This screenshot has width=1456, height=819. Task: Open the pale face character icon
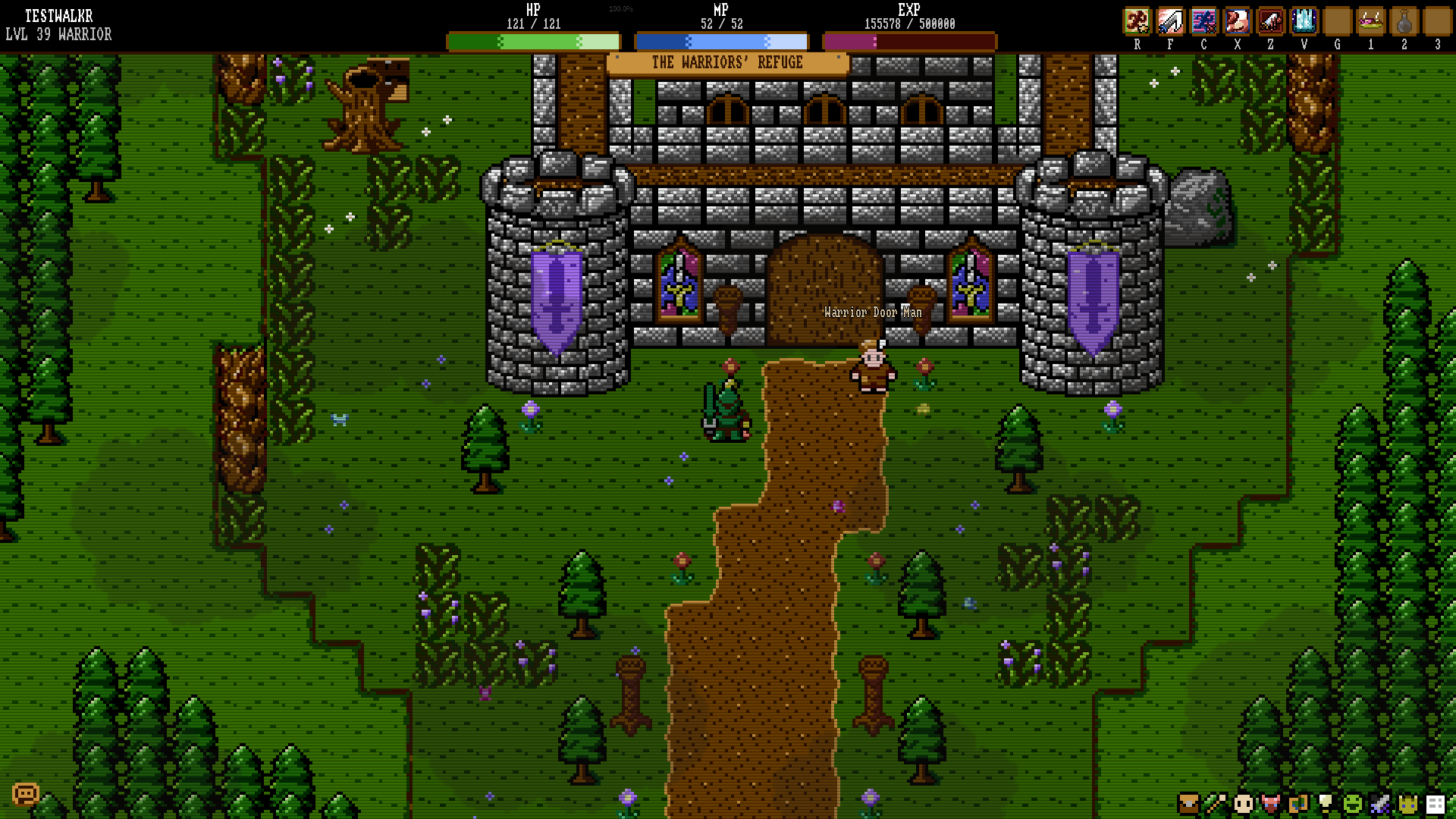pos(1243,803)
